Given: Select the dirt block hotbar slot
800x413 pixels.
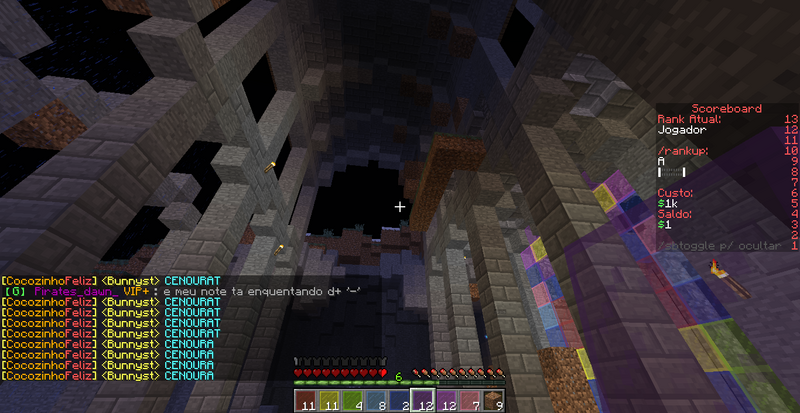Looking at the screenshot, I should (x=494, y=402).
